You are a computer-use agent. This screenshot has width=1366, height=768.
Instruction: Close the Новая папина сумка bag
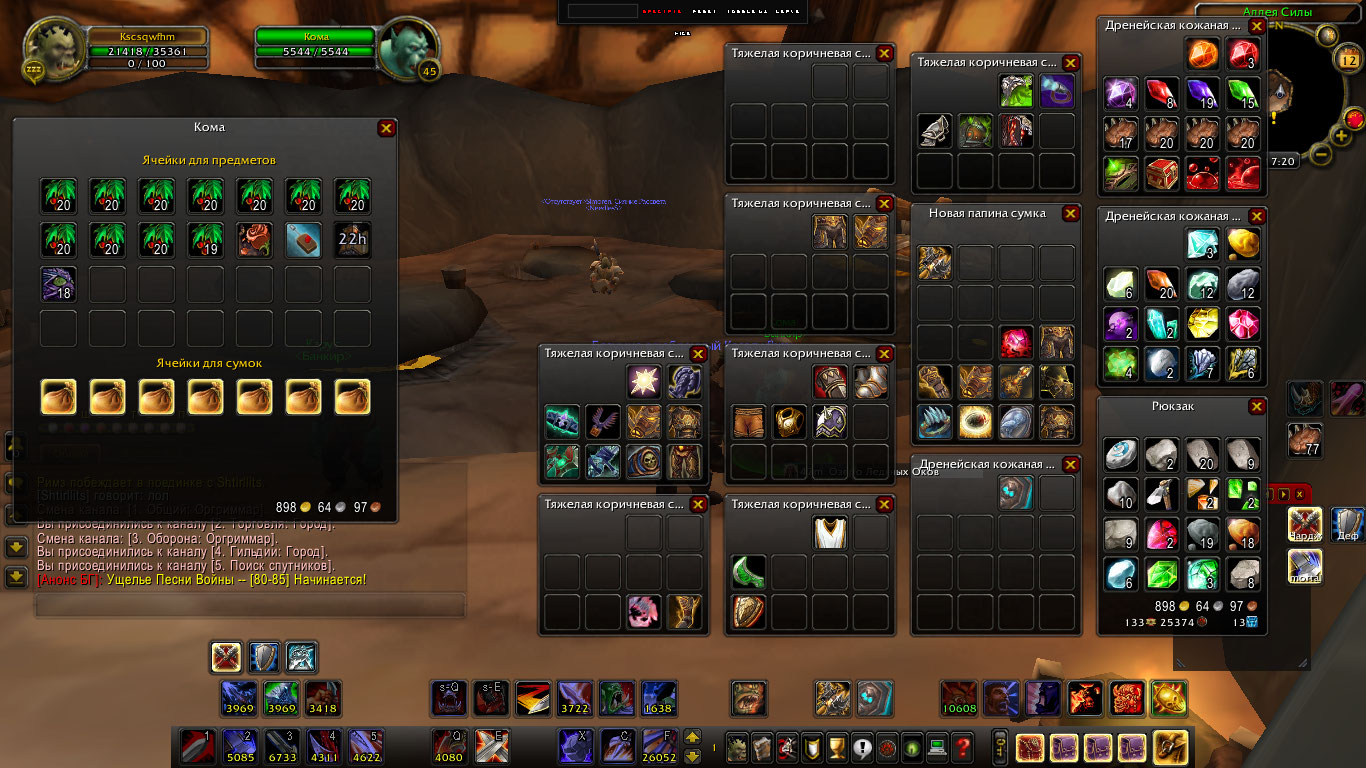[x=1070, y=214]
